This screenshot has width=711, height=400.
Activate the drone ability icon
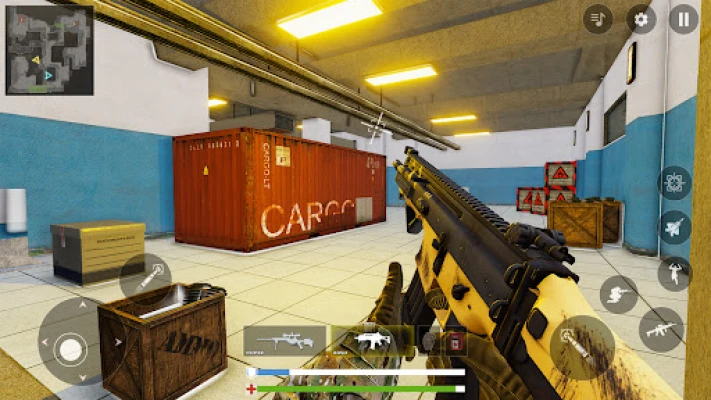(x=675, y=183)
